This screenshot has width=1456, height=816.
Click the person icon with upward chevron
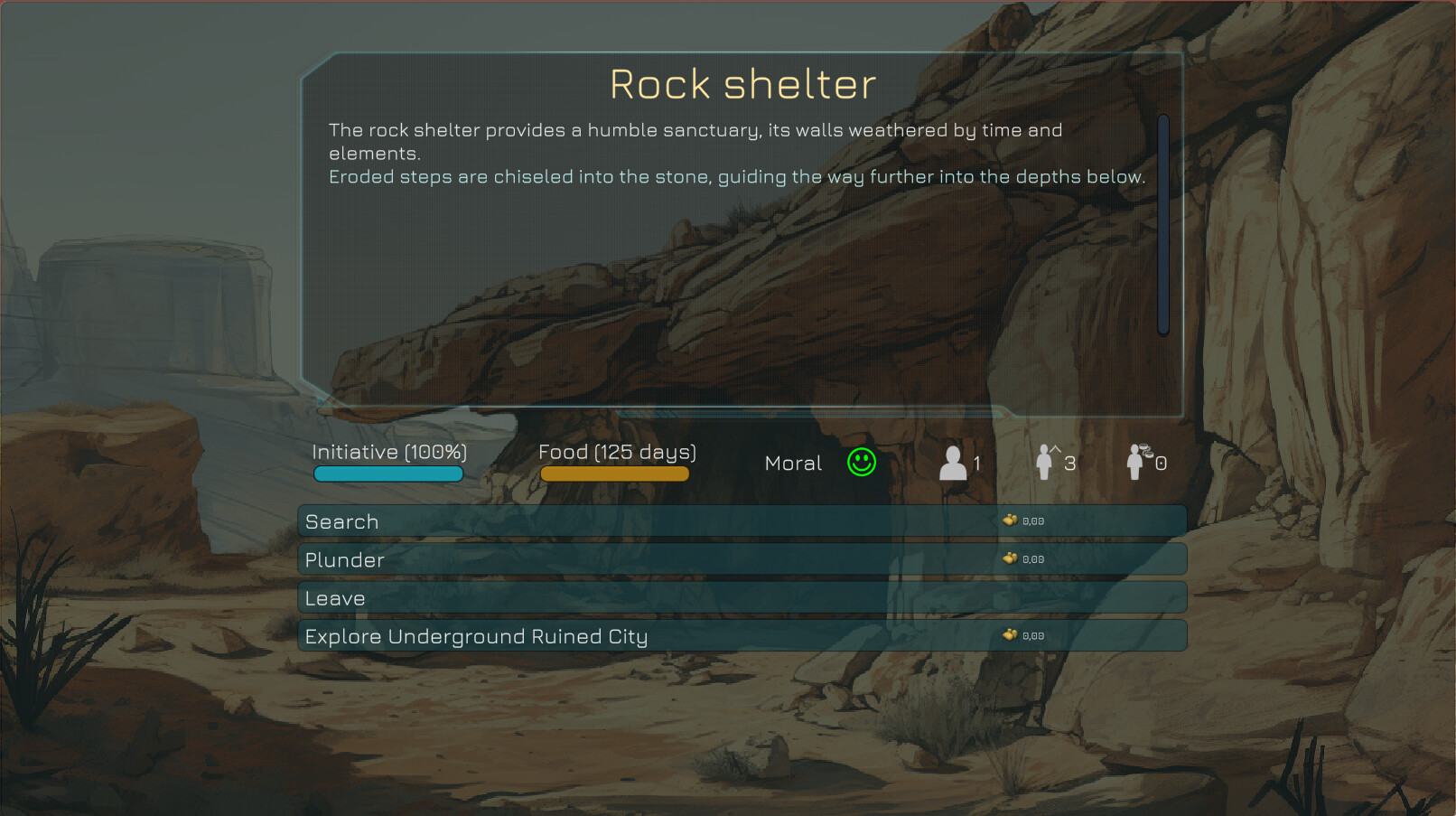click(x=1047, y=462)
